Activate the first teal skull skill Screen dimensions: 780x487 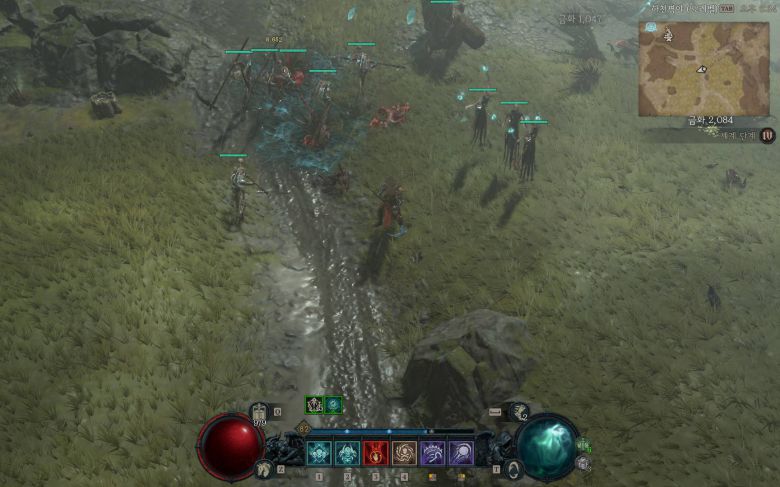click(319, 454)
